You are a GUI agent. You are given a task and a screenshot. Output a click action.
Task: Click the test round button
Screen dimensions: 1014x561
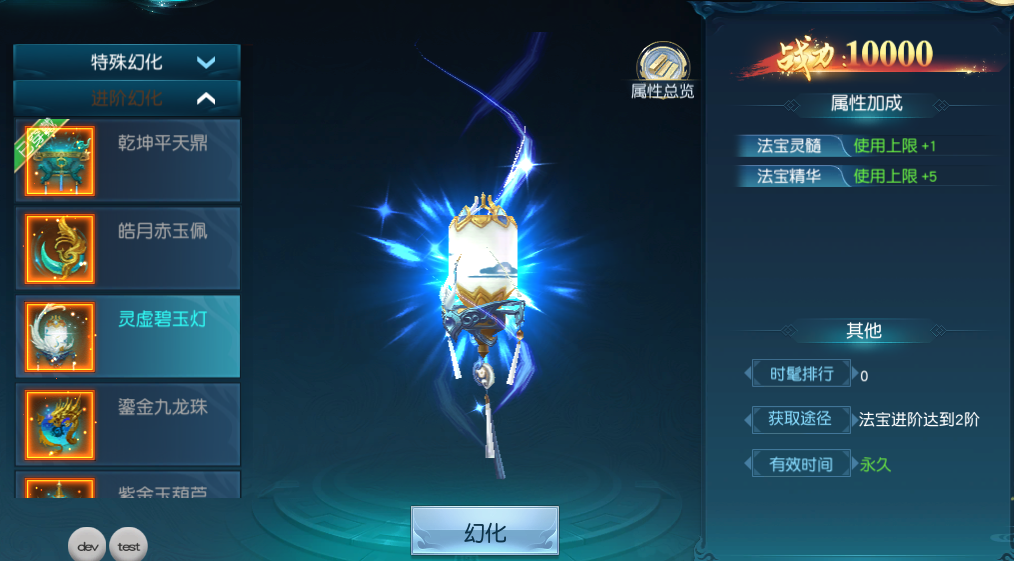click(128, 546)
